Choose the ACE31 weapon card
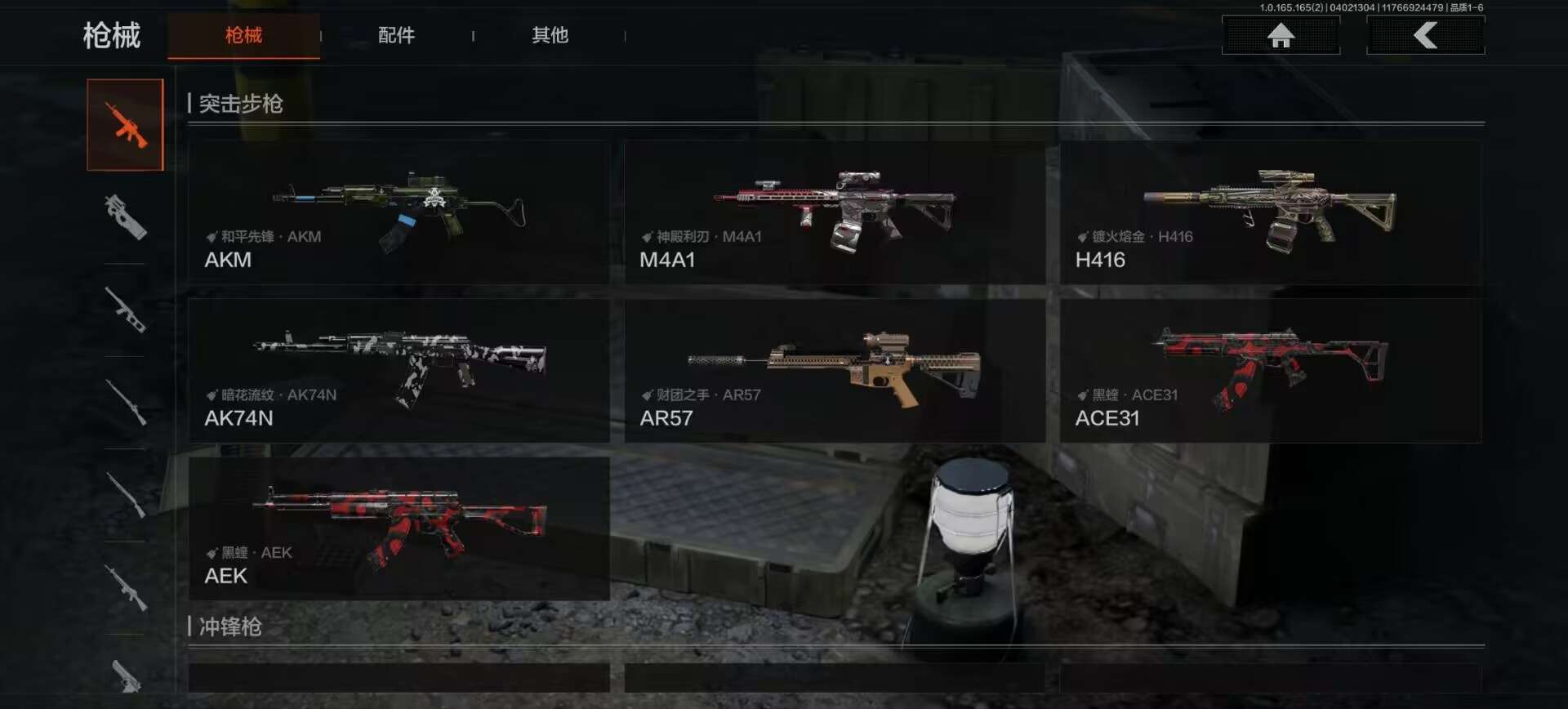Viewport: 1568px width, 709px height. point(1270,371)
